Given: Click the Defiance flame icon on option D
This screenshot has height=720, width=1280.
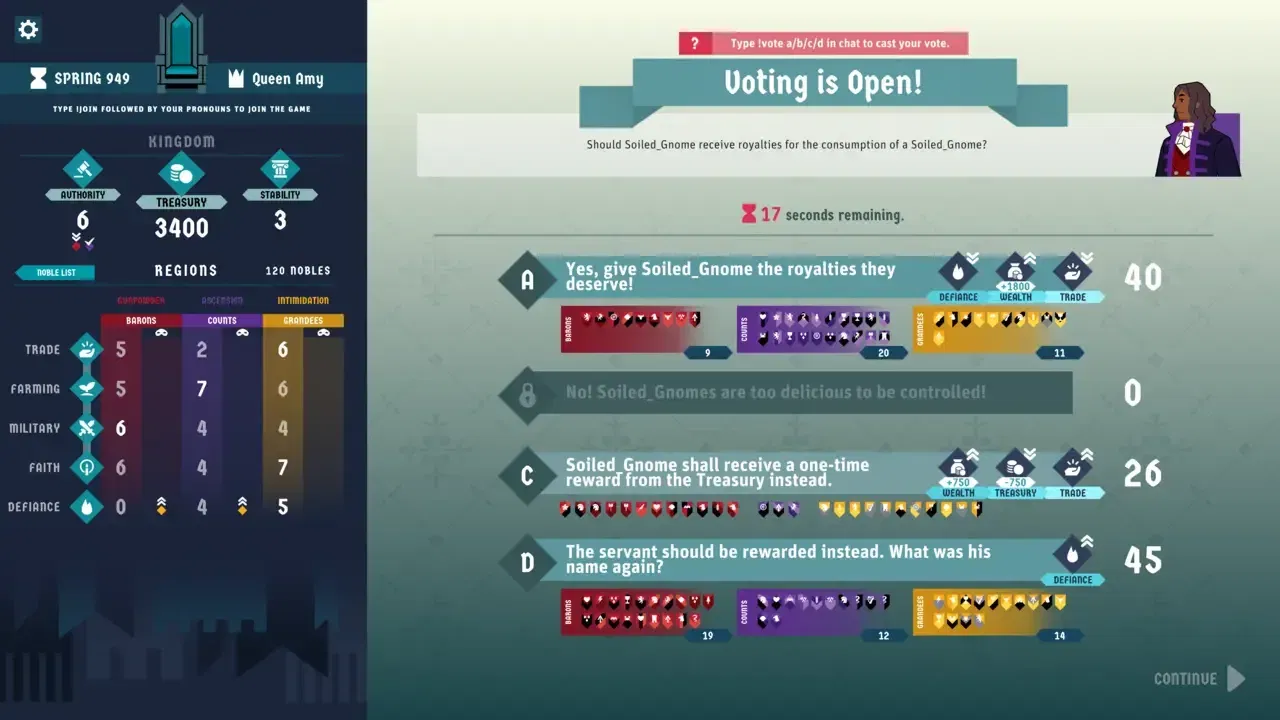Looking at the screenshot, I should 1074,553.
